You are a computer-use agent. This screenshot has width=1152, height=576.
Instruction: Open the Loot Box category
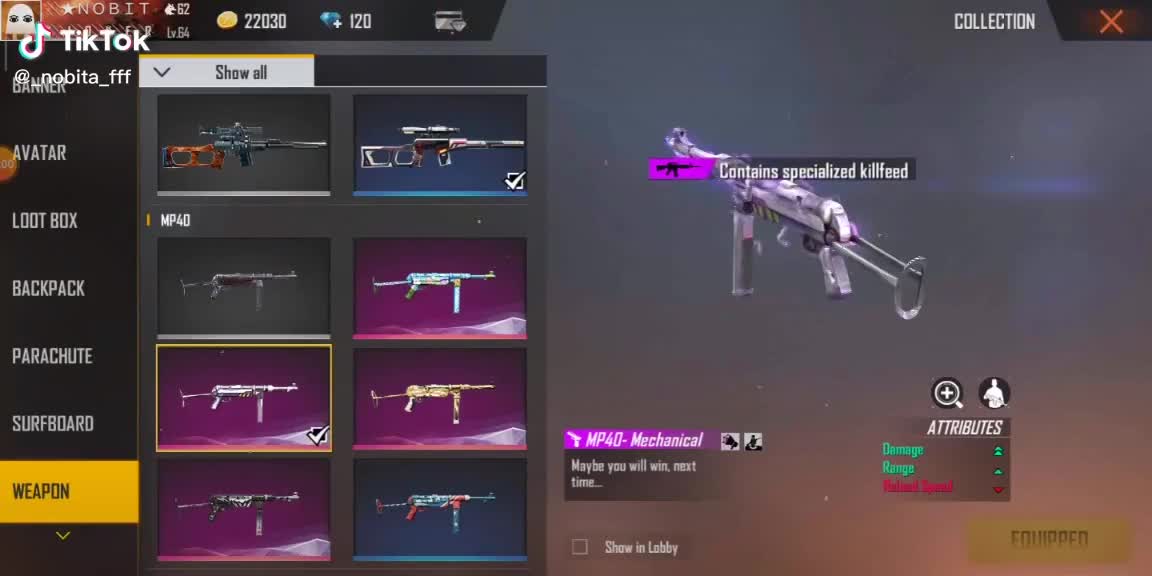click(x=45, y=221)
